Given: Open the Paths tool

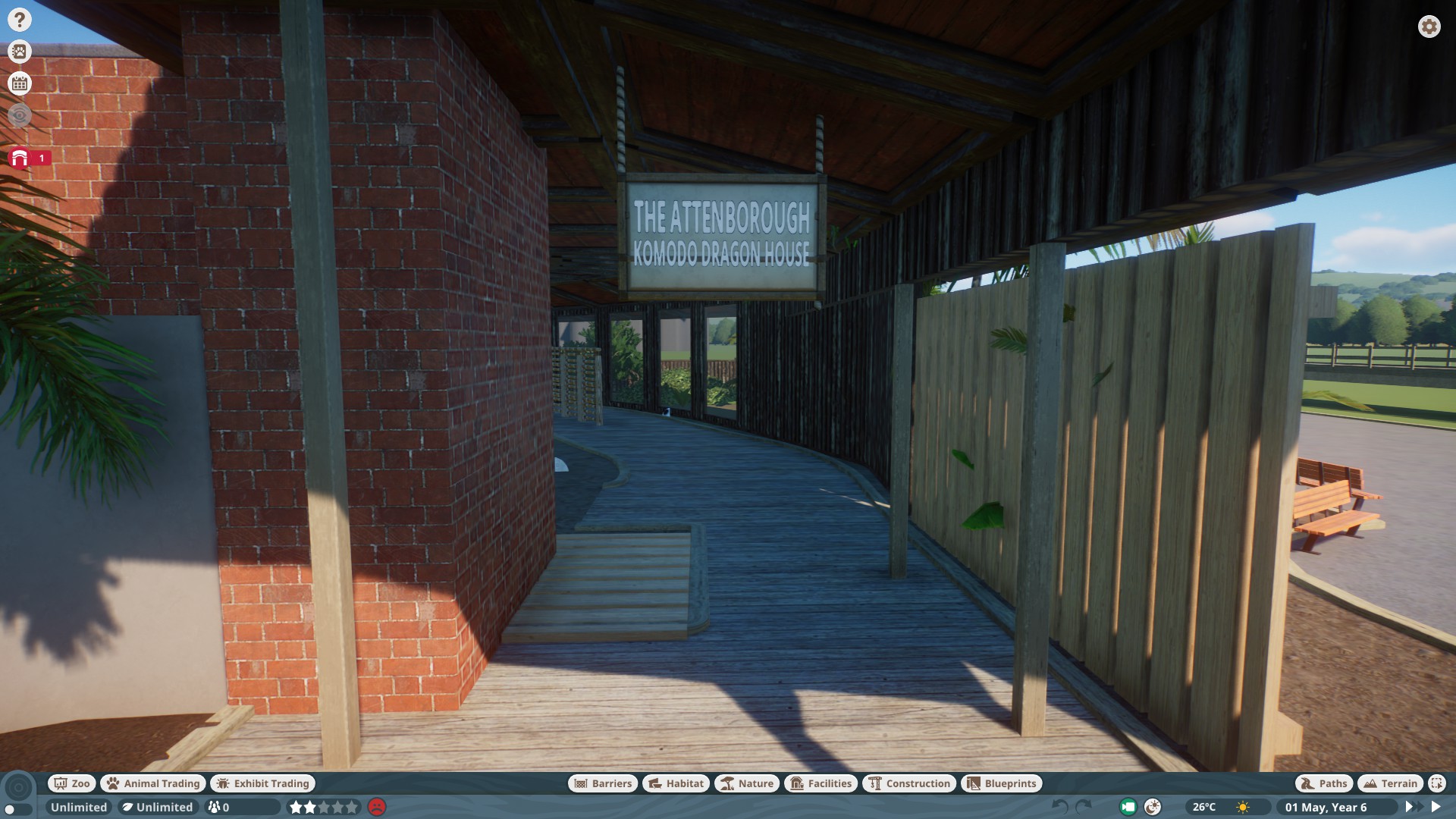Looking at the screenshot, I should [1323, 783].
